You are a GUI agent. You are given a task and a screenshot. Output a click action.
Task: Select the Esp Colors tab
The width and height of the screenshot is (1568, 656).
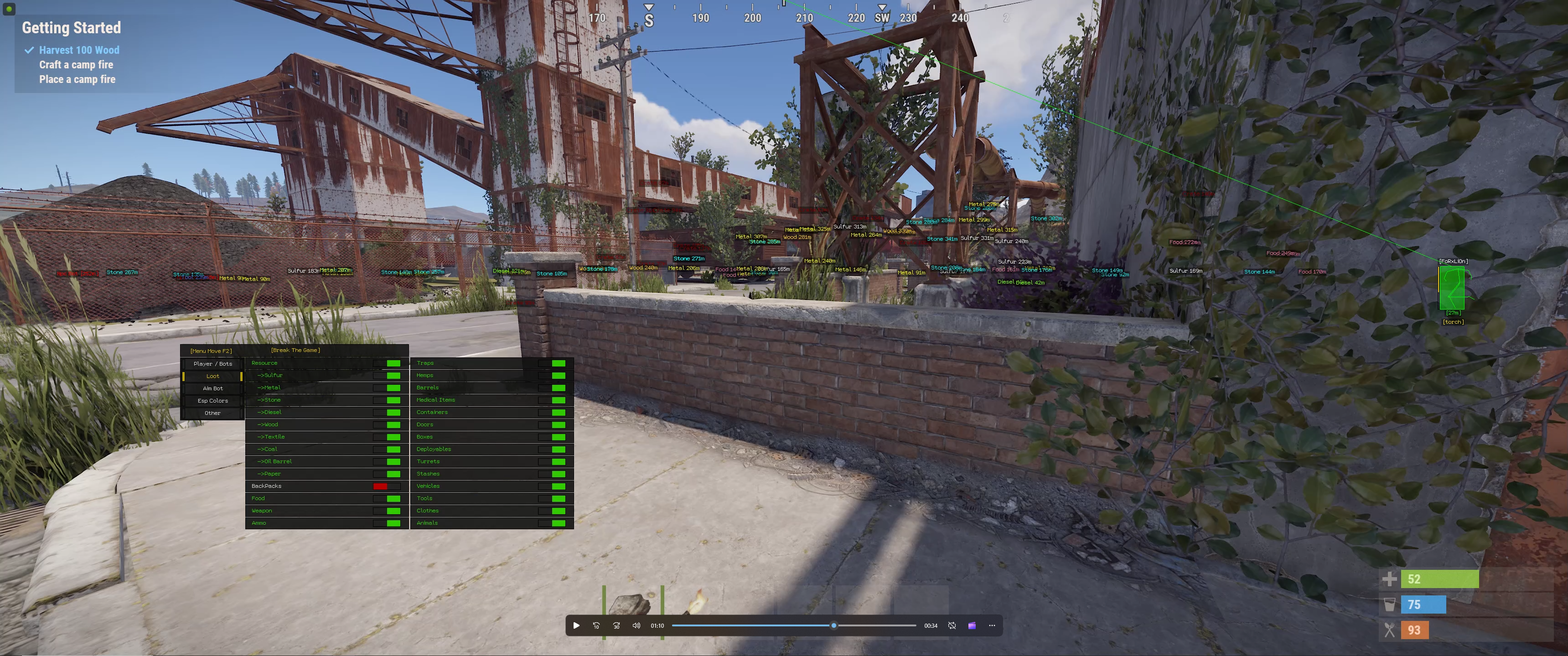[212, 401]
